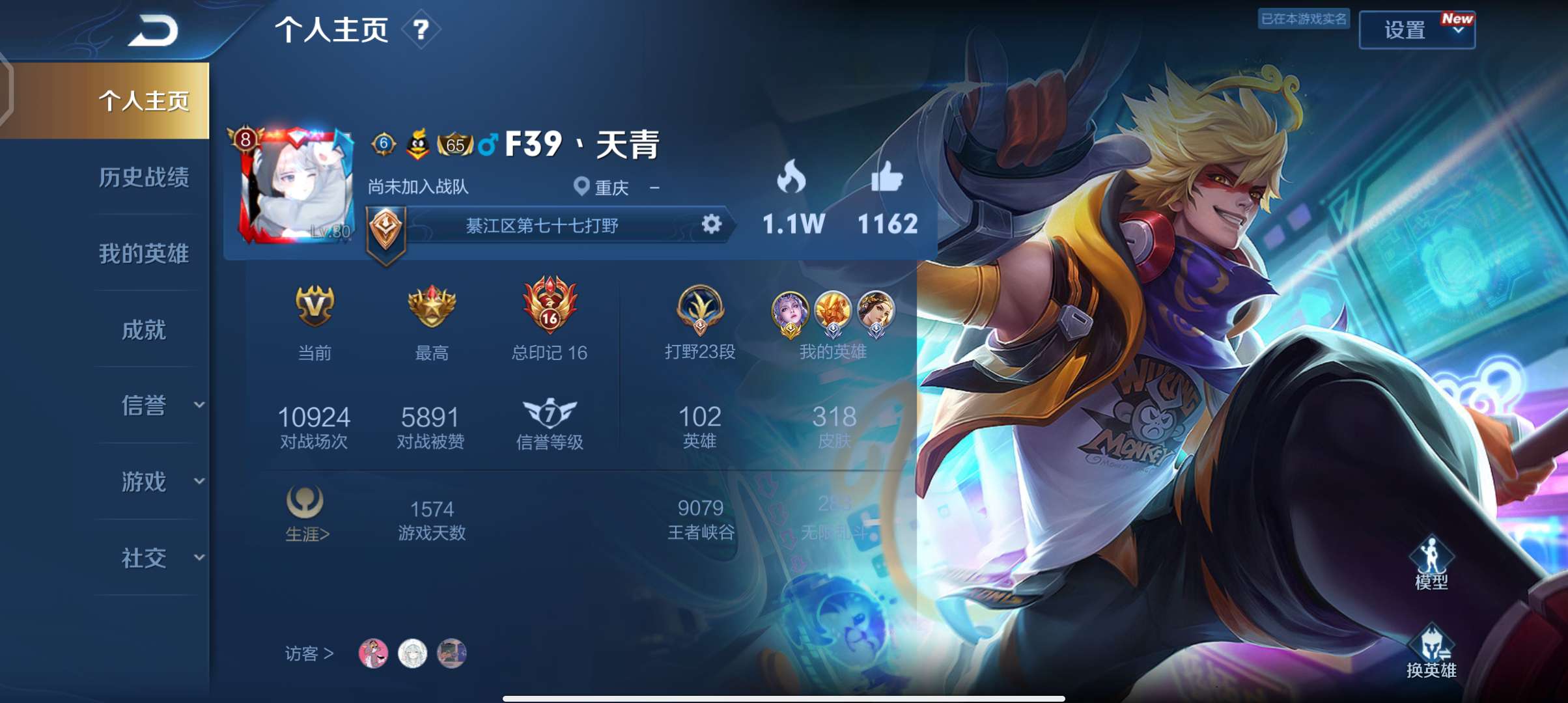This screenshot has height=703, width=1568.
Task: Click the location pin next to 重庆
Action: (582, 185)
